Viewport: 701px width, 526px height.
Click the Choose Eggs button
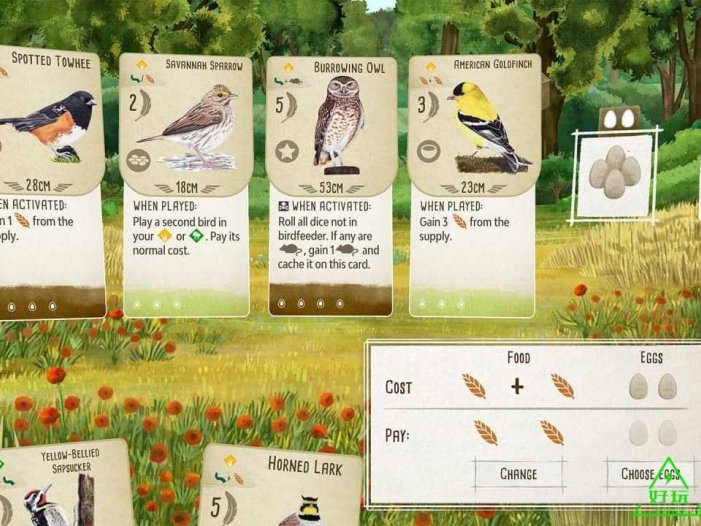coord(650,473)
